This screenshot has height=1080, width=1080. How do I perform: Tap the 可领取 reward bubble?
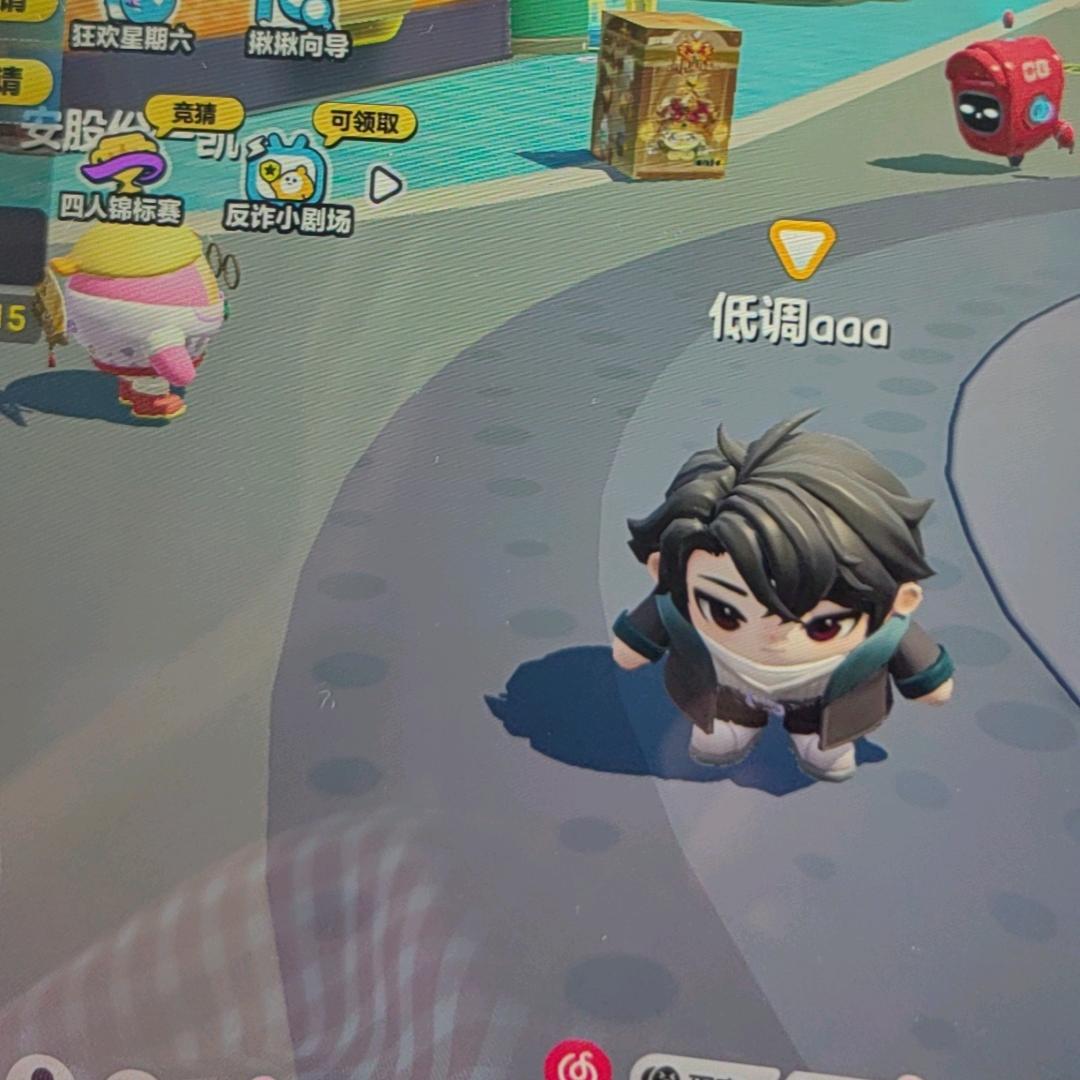[364, 123]
